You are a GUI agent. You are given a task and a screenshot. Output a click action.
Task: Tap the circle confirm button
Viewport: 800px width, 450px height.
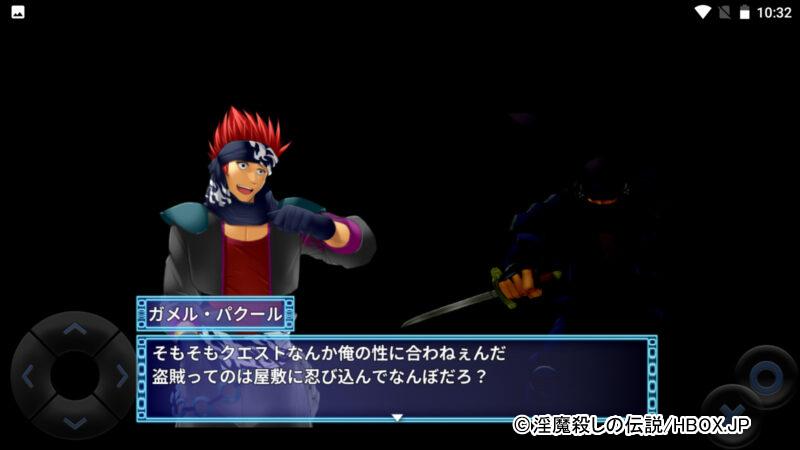pos(766,377)
